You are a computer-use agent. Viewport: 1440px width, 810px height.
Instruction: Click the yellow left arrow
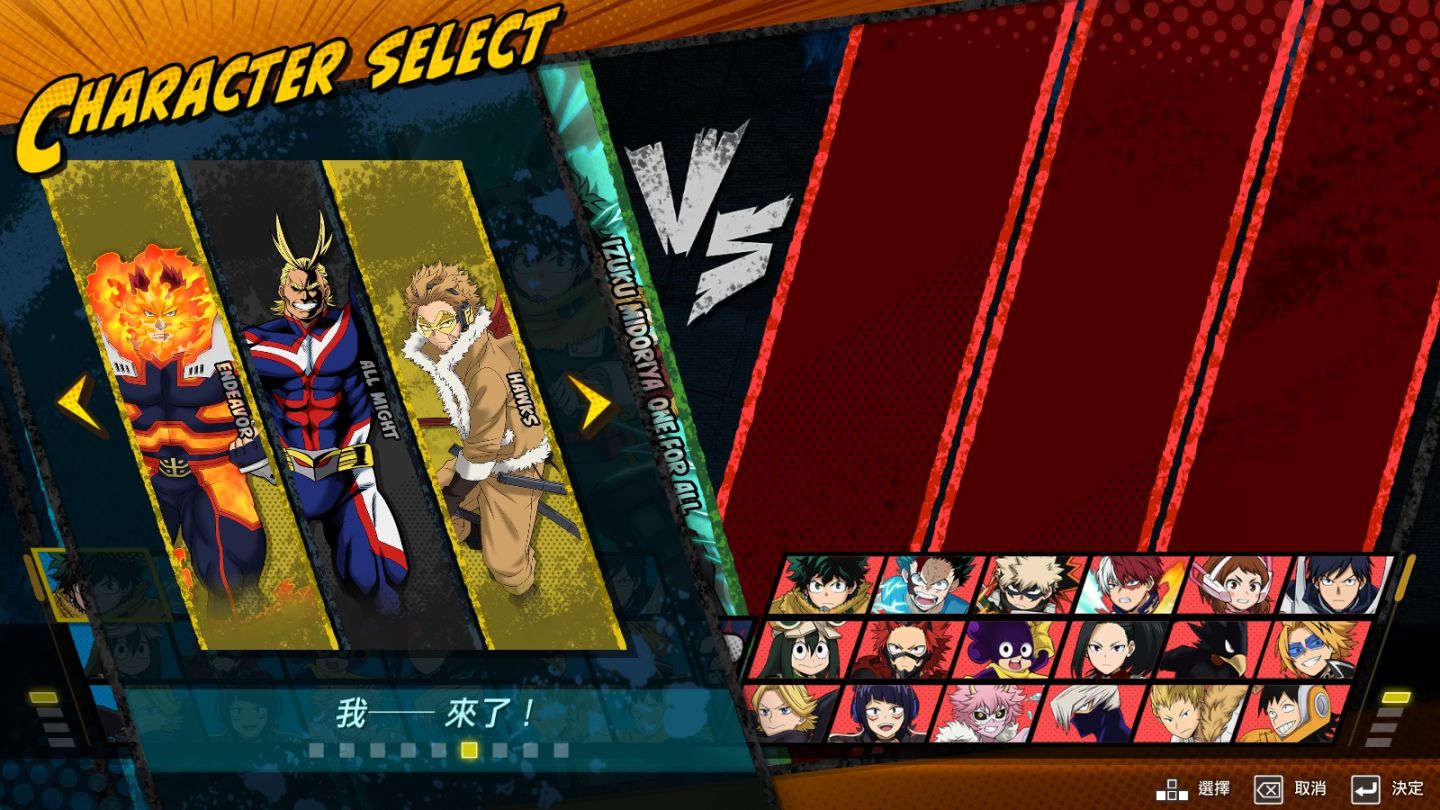tap(80, 404)
